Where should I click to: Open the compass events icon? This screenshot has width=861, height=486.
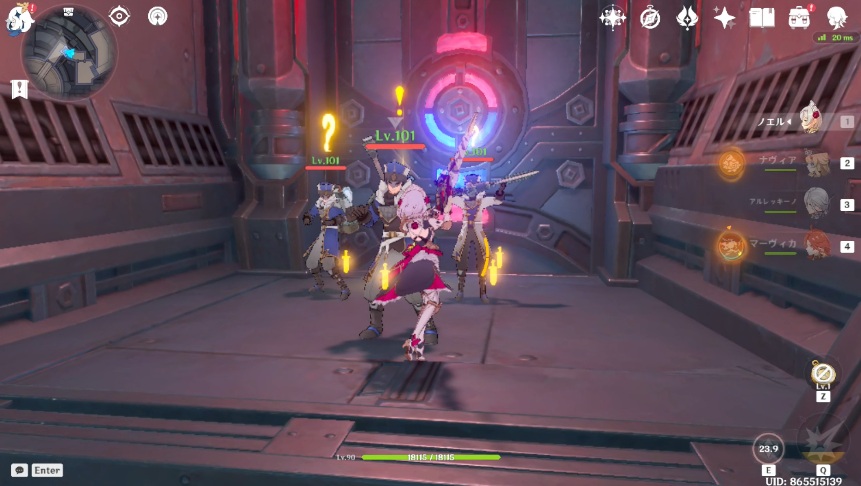click(x=650, y=17)
